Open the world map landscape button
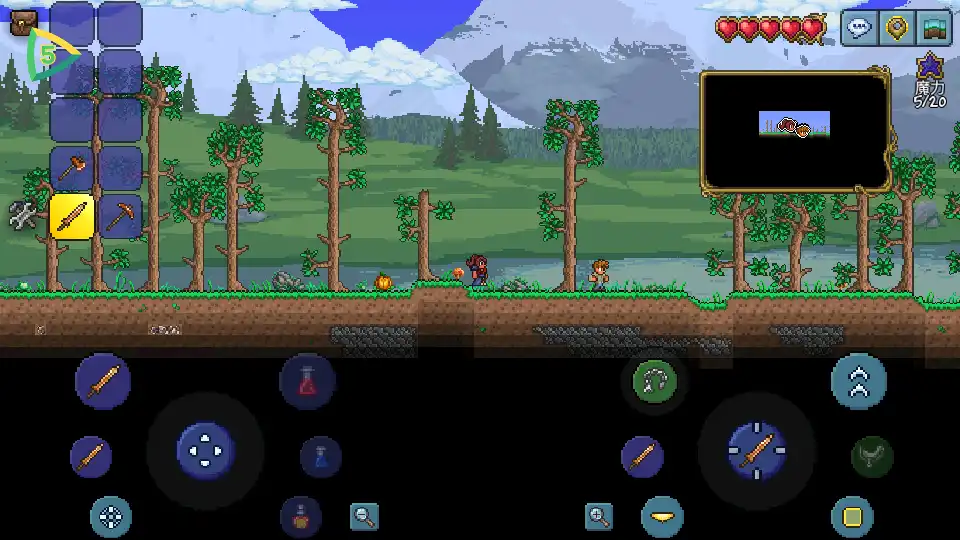This screenshot has width=960, height=540. (934, 28)
